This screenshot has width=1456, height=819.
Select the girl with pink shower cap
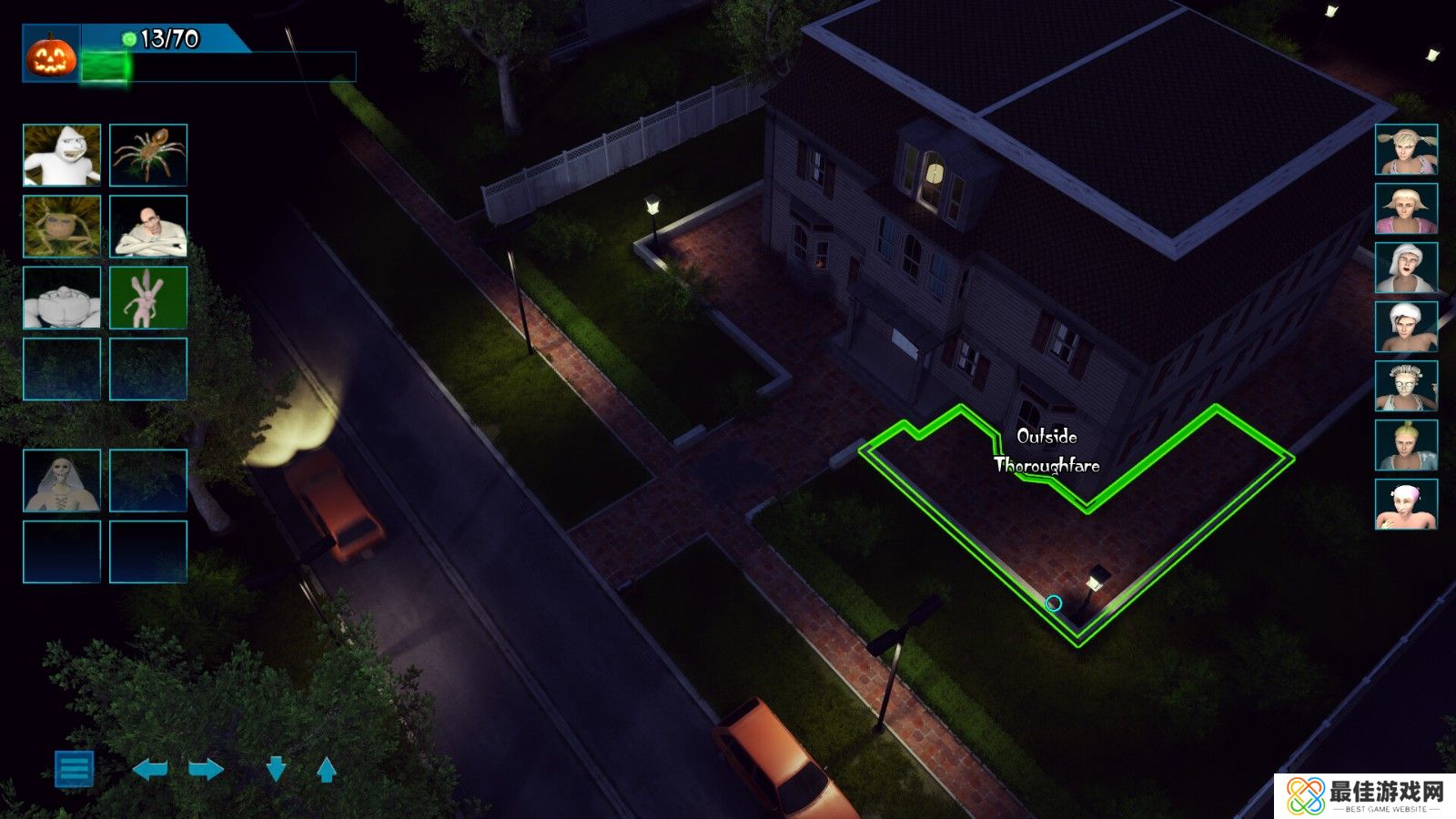pyautogui.click(x=1406, y=504)
